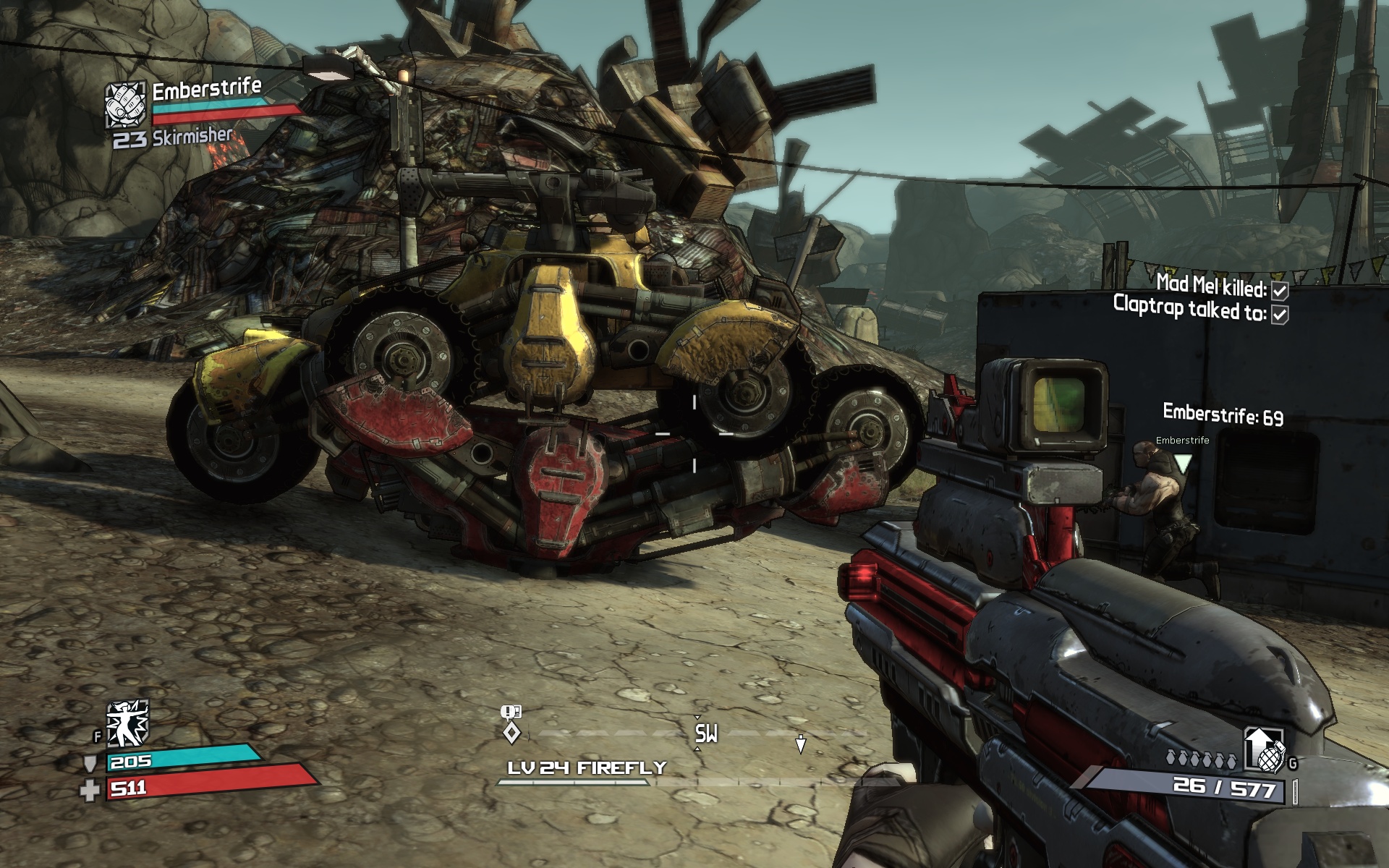Click the health cross icon beside 511
Image resolution: width=1389 pixels, height=868 pixels.
click(90, 790)
